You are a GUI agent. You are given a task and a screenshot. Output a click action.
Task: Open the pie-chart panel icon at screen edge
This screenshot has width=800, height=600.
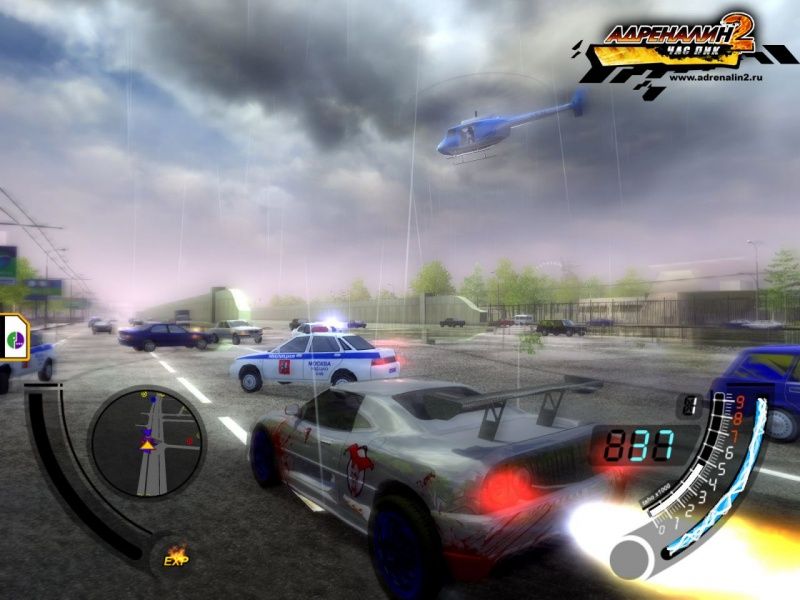point(14,337)
